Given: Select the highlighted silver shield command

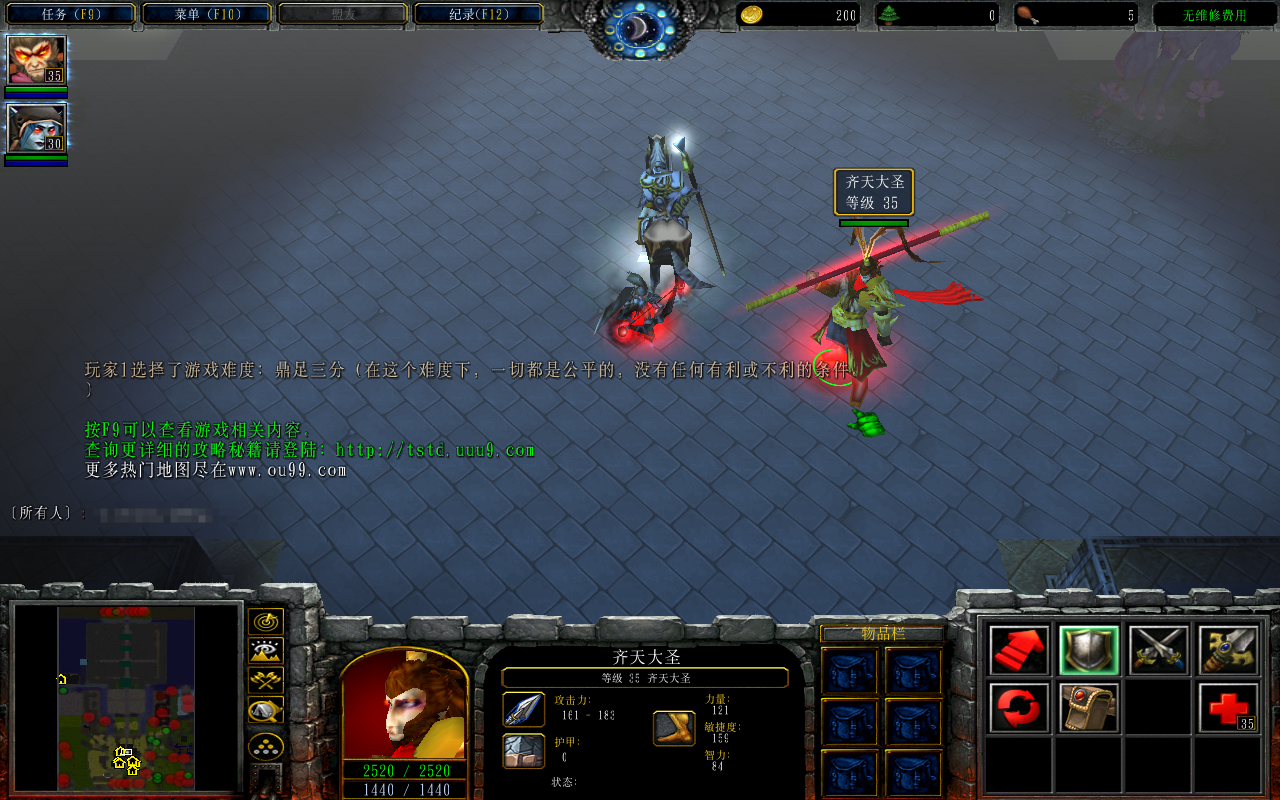Looking at the screenshot, I should pyautogui.click(x=1089, y=651).
